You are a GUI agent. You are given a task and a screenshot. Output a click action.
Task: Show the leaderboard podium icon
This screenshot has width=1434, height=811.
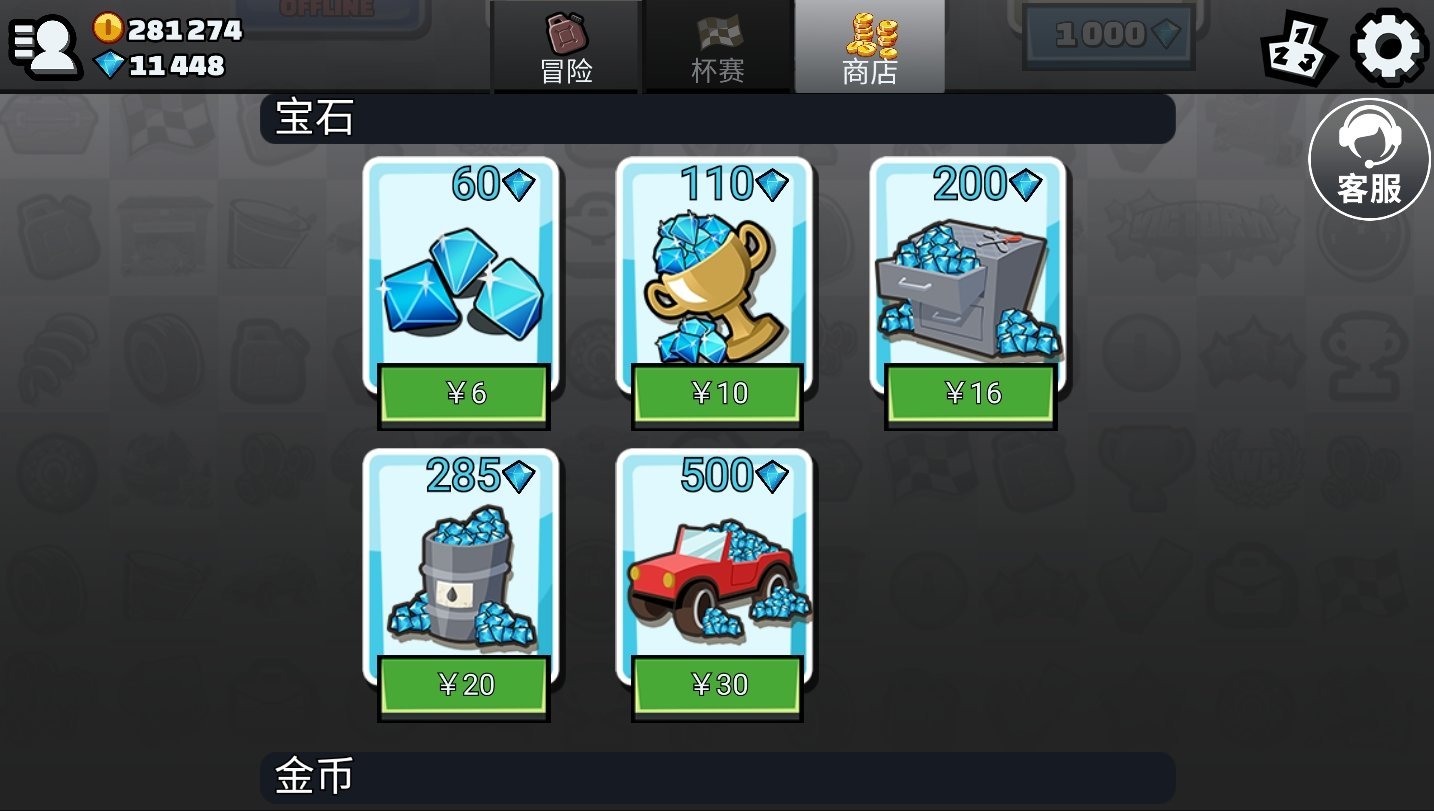click(x=1297, y=48)
